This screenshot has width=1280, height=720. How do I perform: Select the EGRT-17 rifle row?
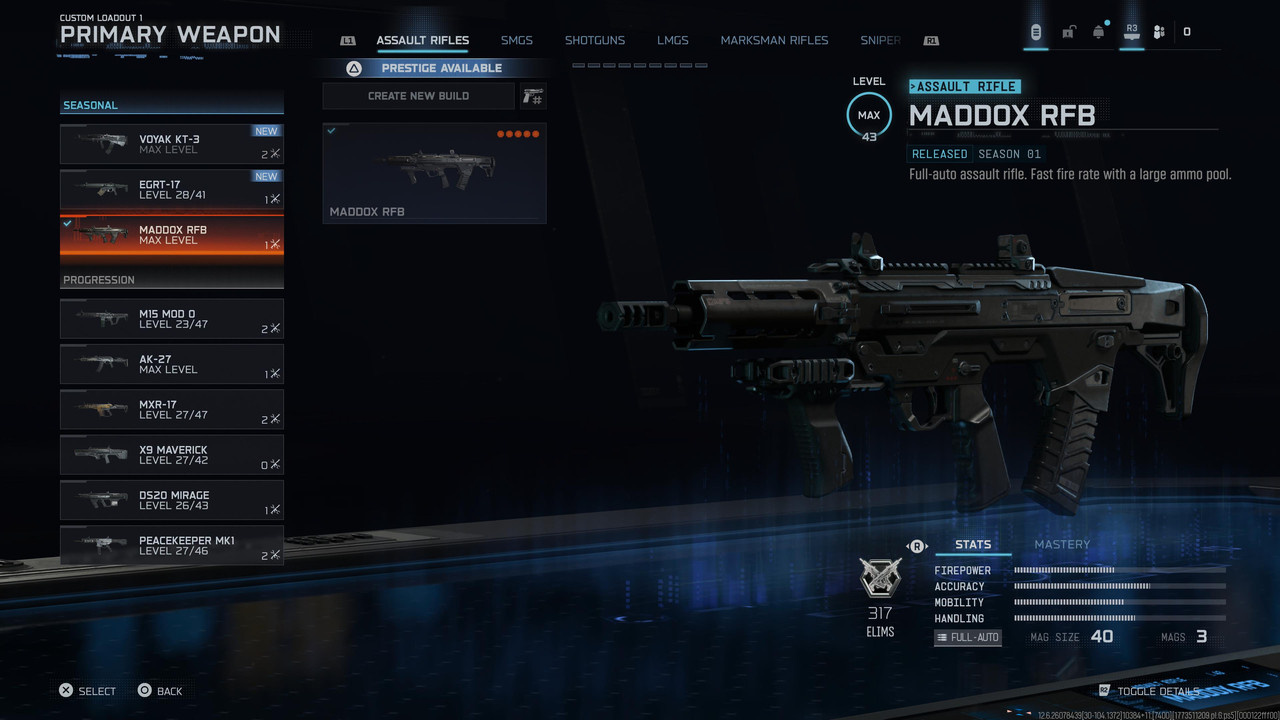(x=171, y=189)
